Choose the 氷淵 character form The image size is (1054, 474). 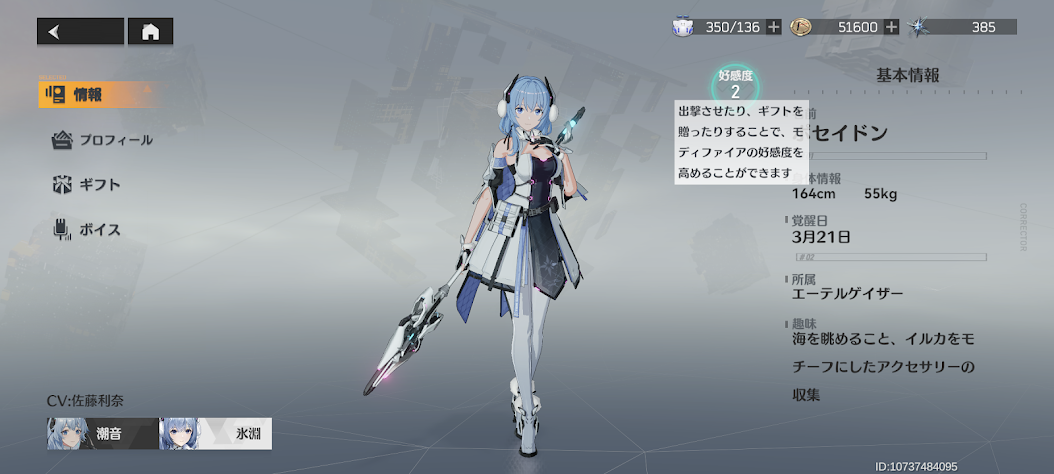pyautogui.click(x=216, y=434)
